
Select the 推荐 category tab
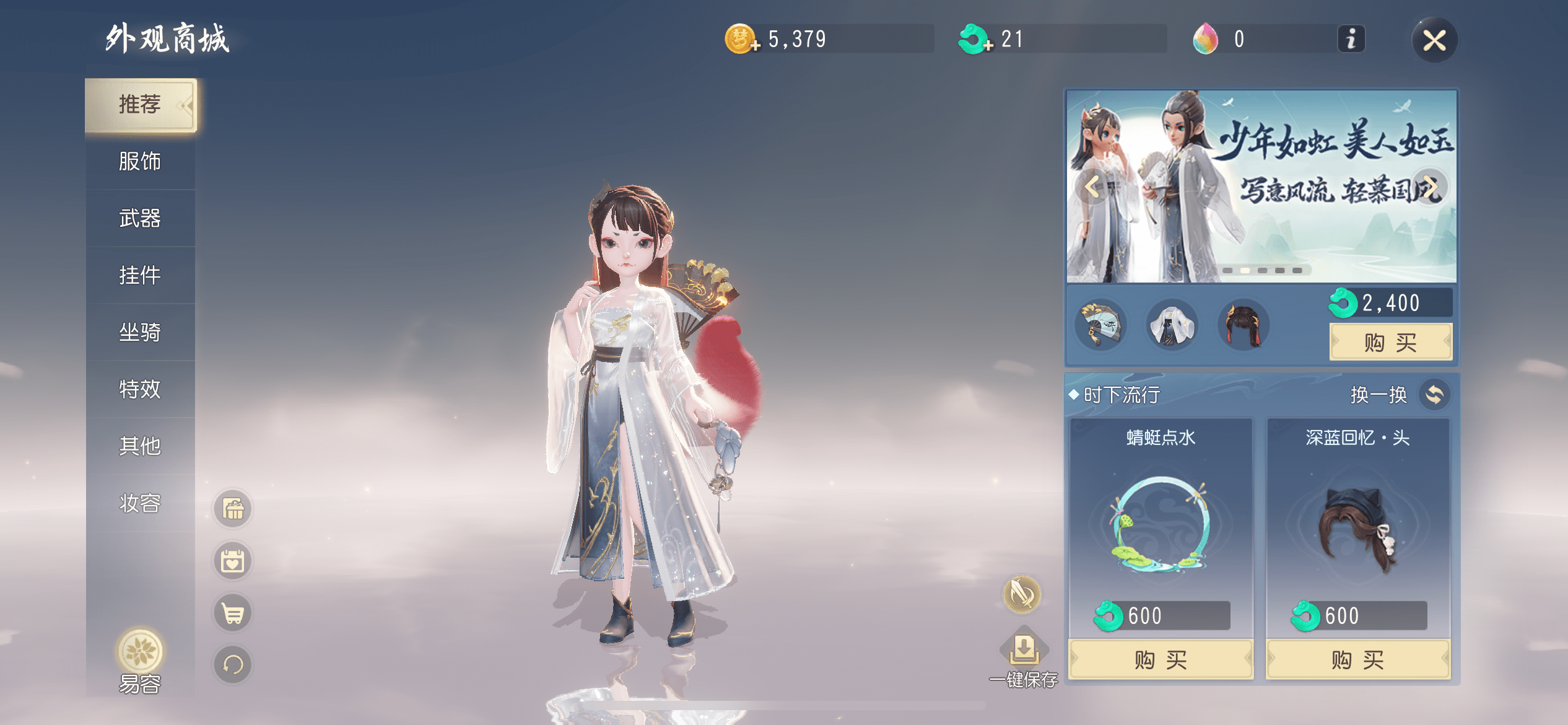140,105
